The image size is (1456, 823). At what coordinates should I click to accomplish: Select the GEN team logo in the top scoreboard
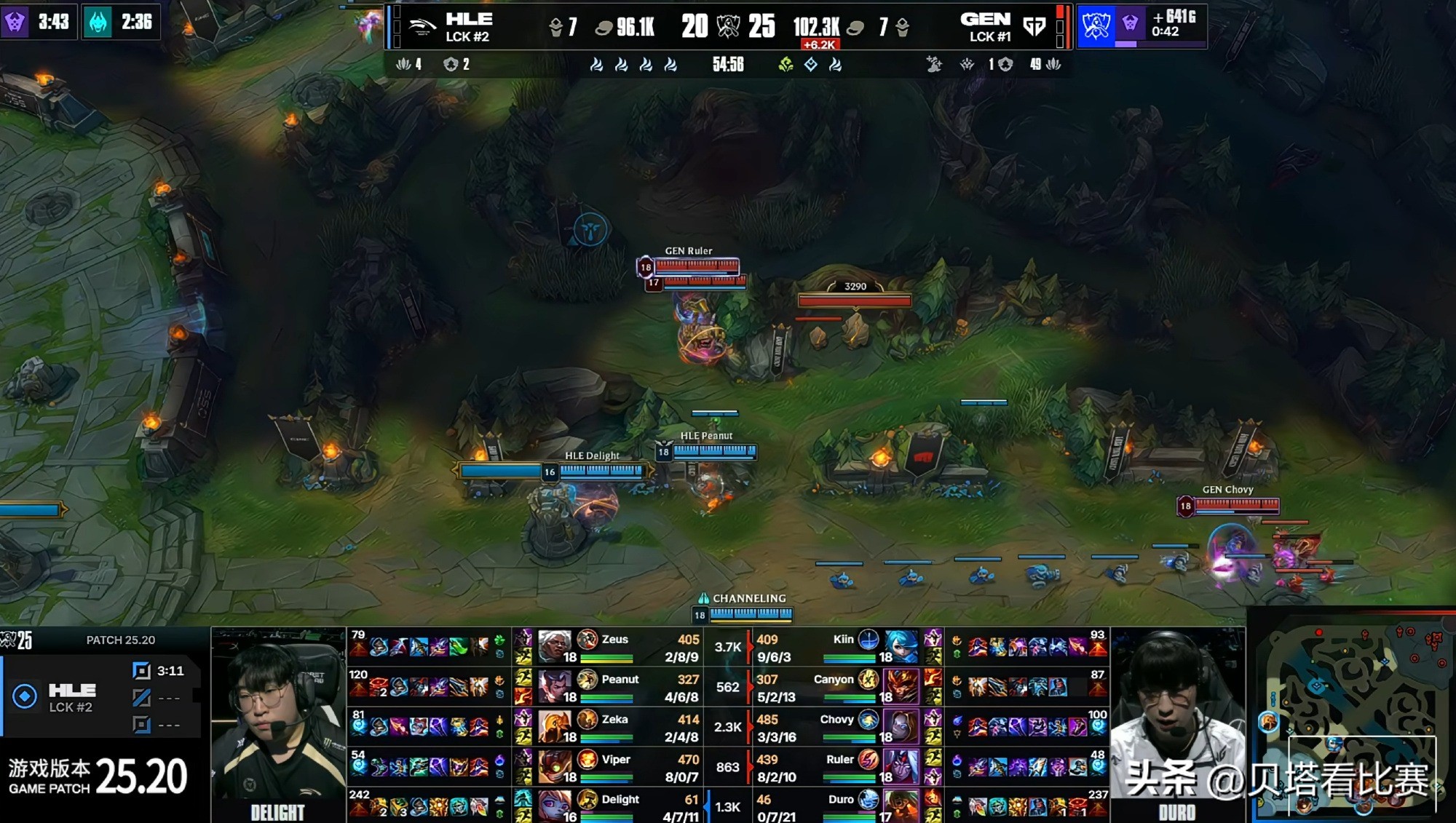[1034, 27]
